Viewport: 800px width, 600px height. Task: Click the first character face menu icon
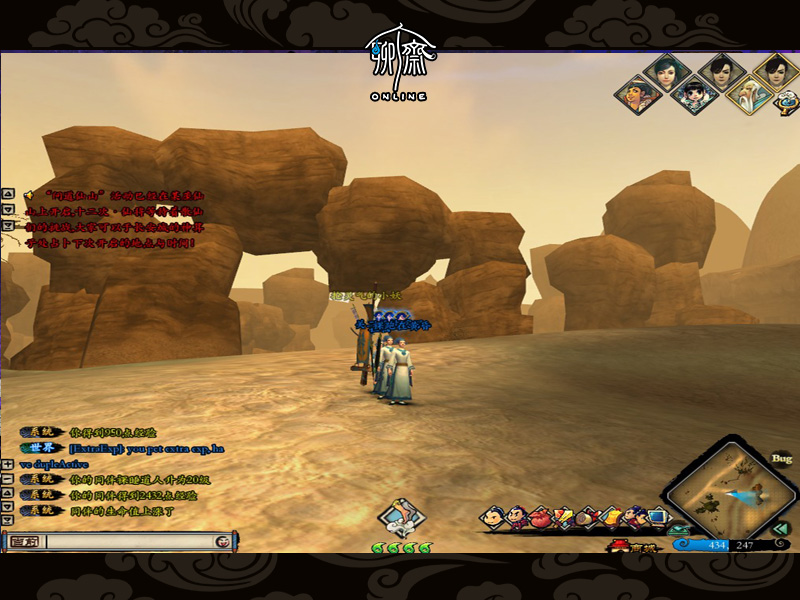[493, 517]
